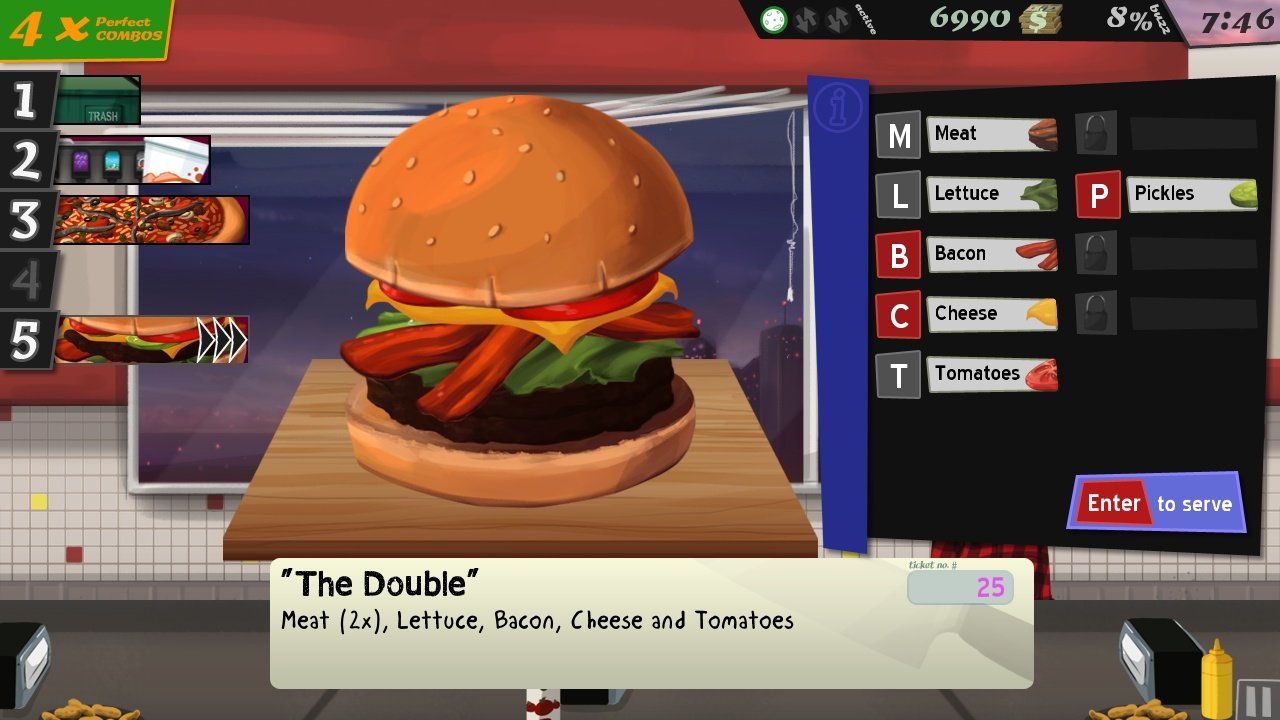Add Cheese to the burger
1280x720 pixels.
click(x=991, y=313)
